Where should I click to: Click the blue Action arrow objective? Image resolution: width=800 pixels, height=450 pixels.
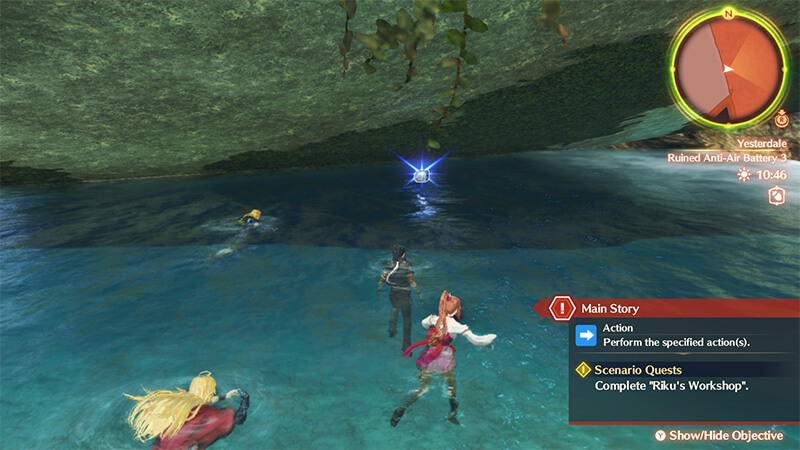587,335
